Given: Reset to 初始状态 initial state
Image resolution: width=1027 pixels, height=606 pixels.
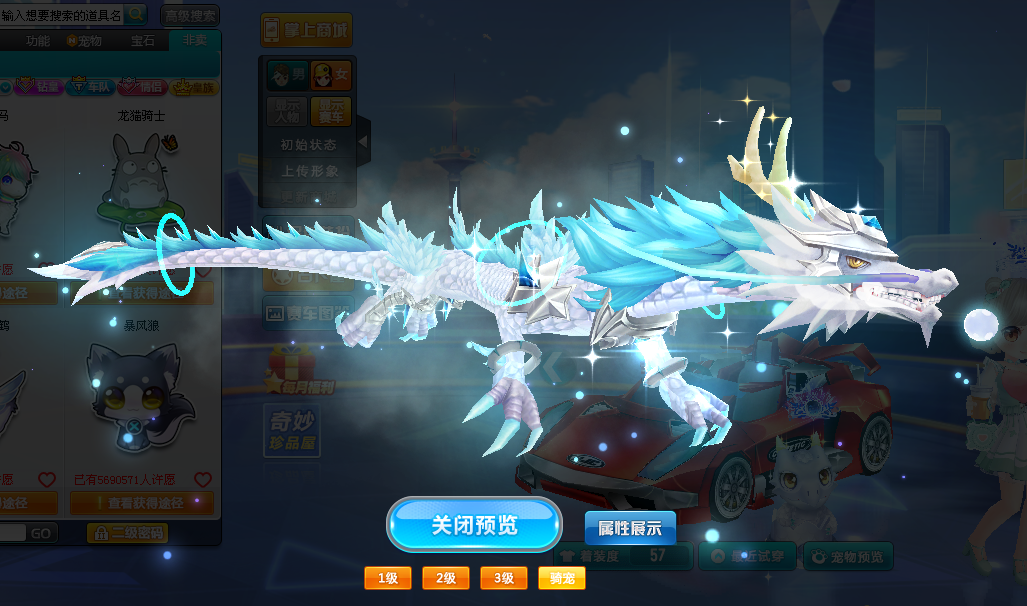Looking at the screenshot, I should point(309,144).
